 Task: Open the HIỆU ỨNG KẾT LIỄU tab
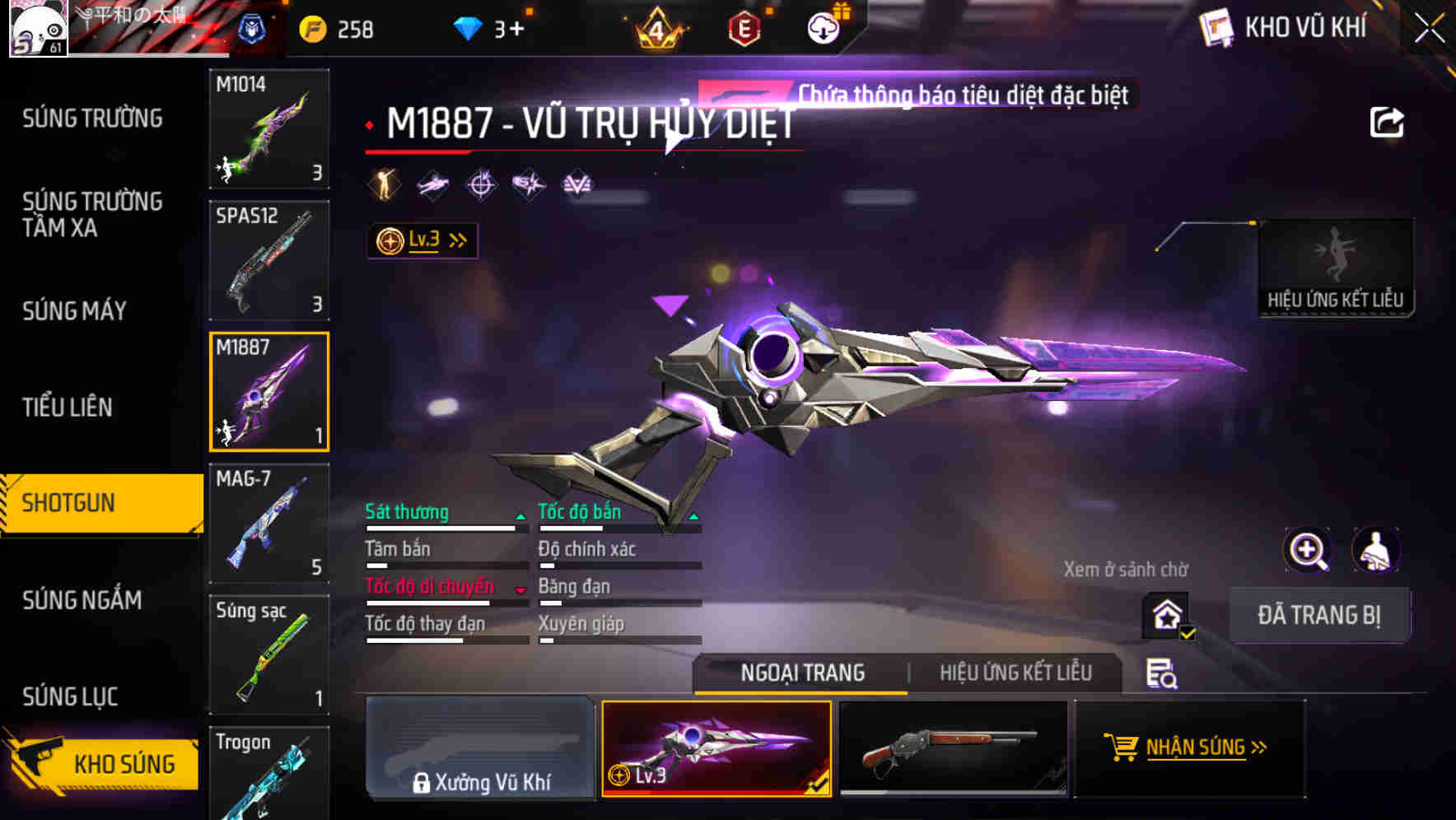[1017, 673]
